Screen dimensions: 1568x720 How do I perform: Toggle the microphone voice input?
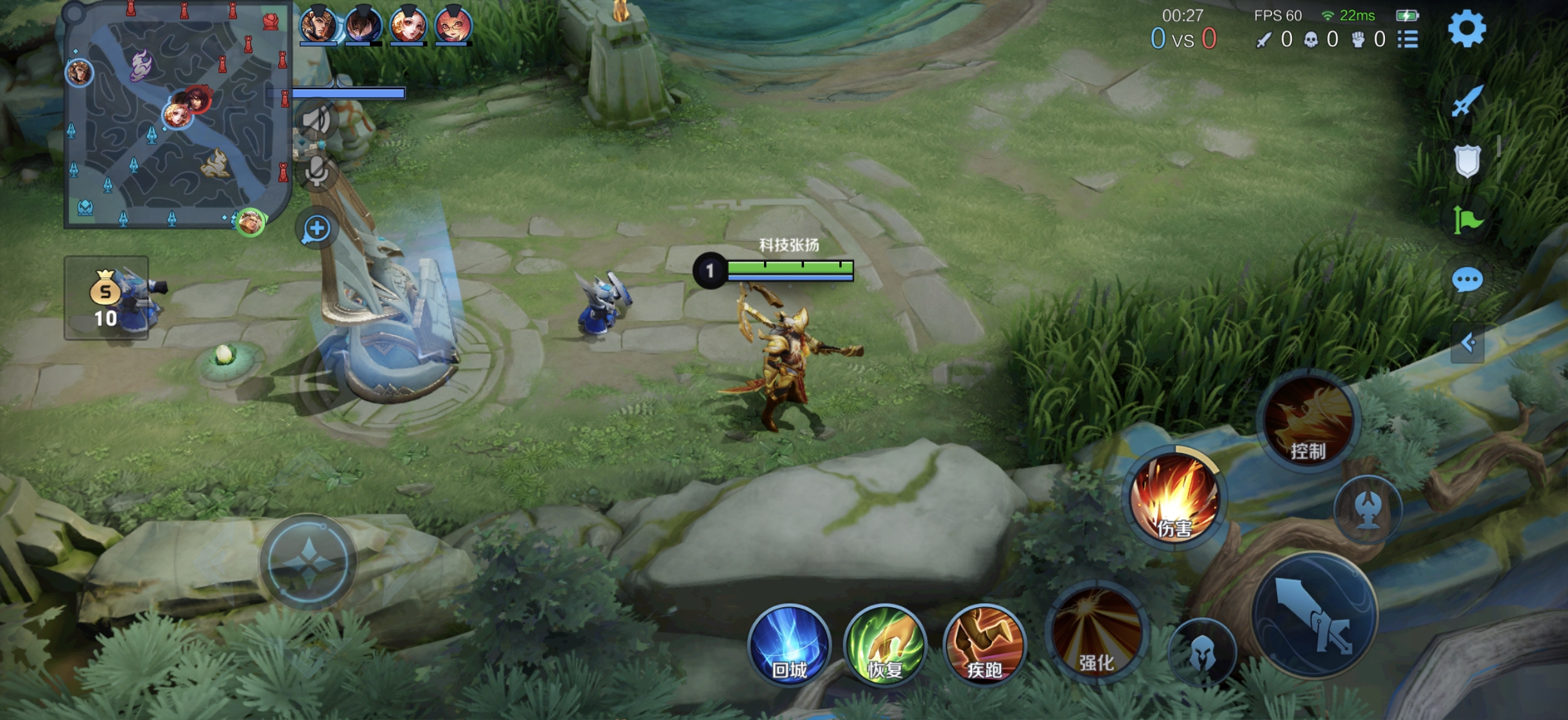point(316,171)
